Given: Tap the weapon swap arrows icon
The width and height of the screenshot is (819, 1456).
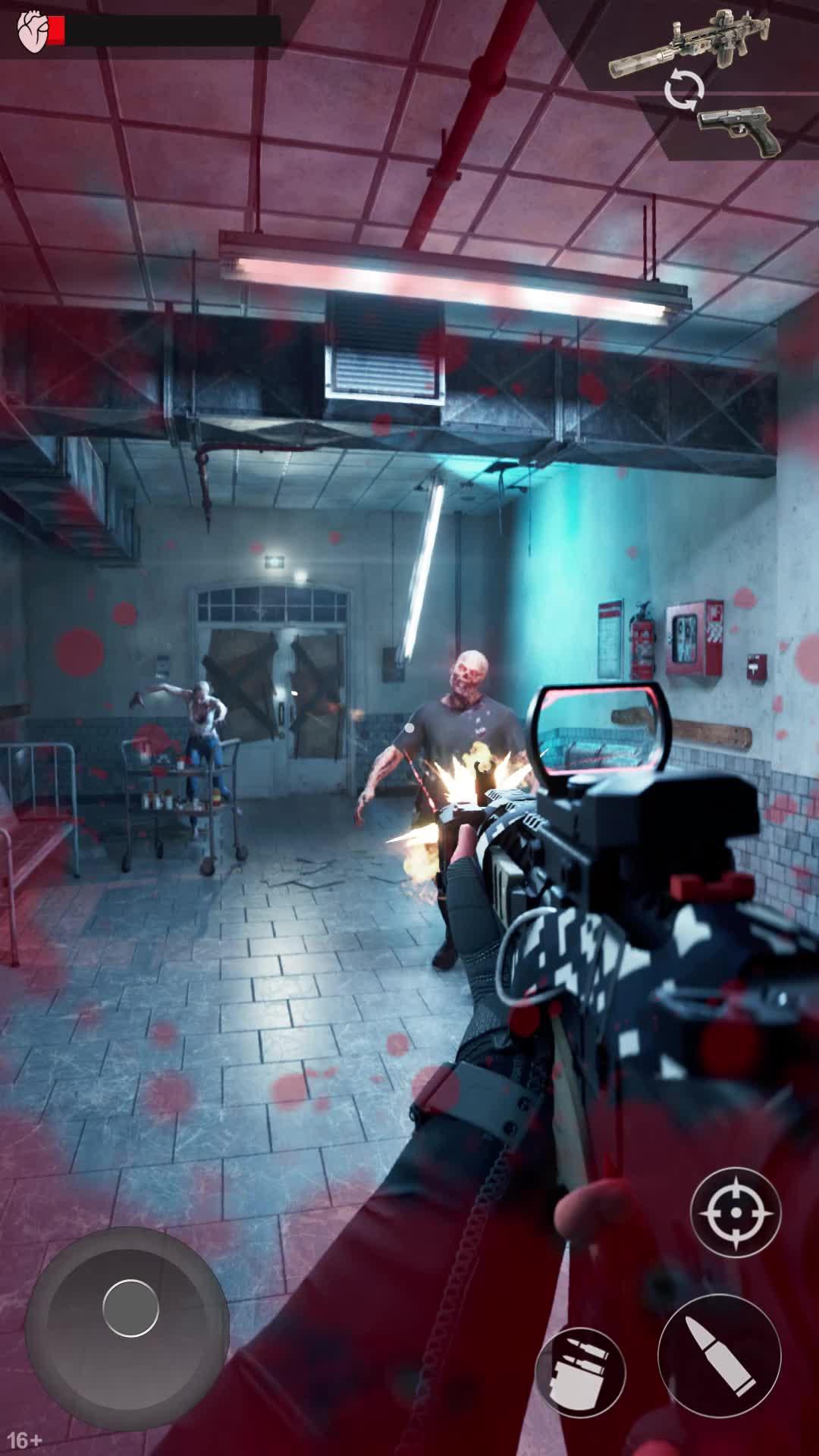Looking at the screenshot, I should point(683,91).
